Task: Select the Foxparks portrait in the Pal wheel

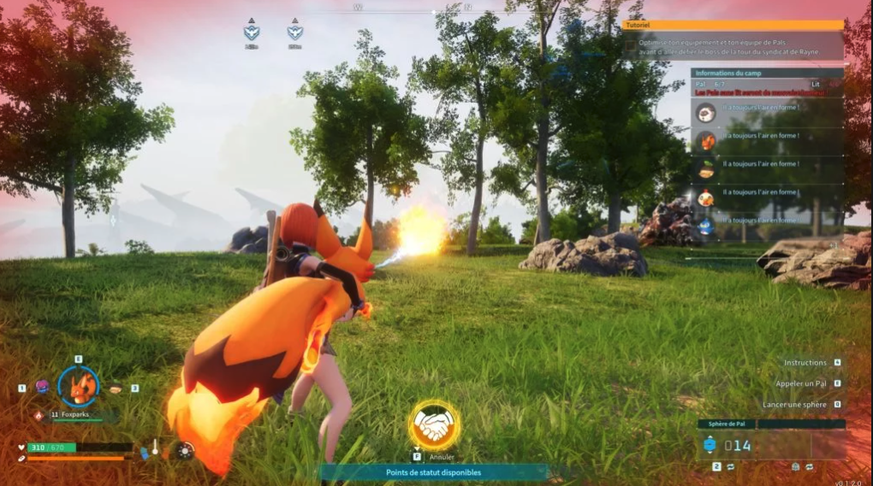Action: tap(77, 386)
